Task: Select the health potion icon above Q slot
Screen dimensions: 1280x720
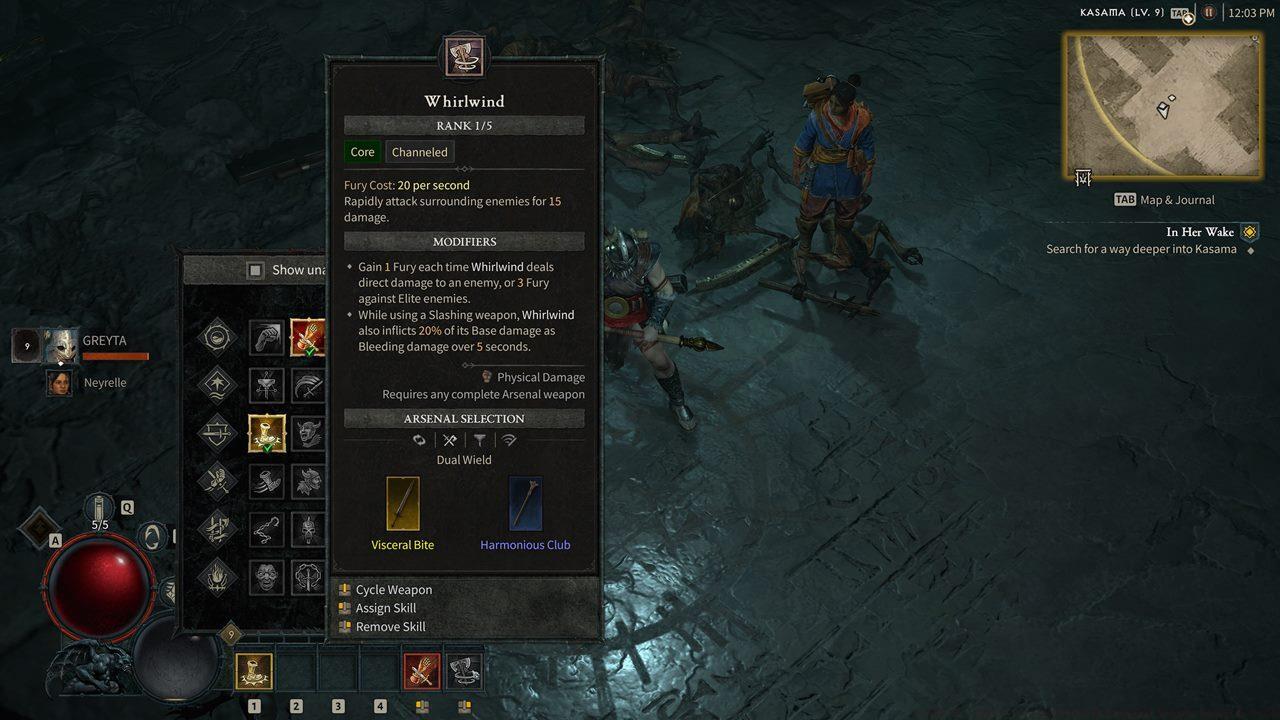Action: coord(97,505)
